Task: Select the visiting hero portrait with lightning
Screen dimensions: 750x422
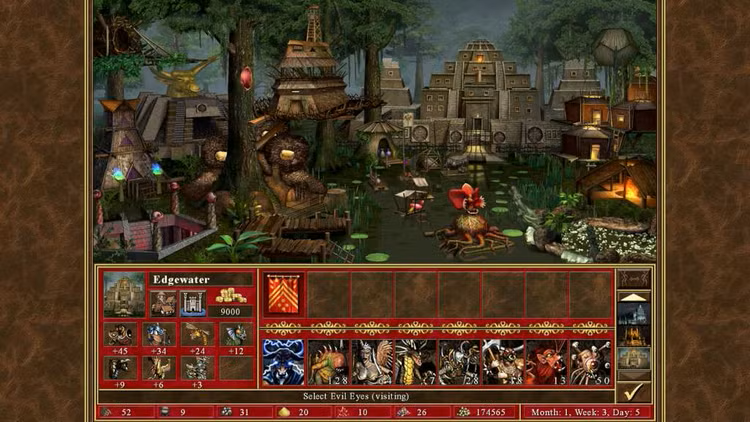Action: pos(283,362)
